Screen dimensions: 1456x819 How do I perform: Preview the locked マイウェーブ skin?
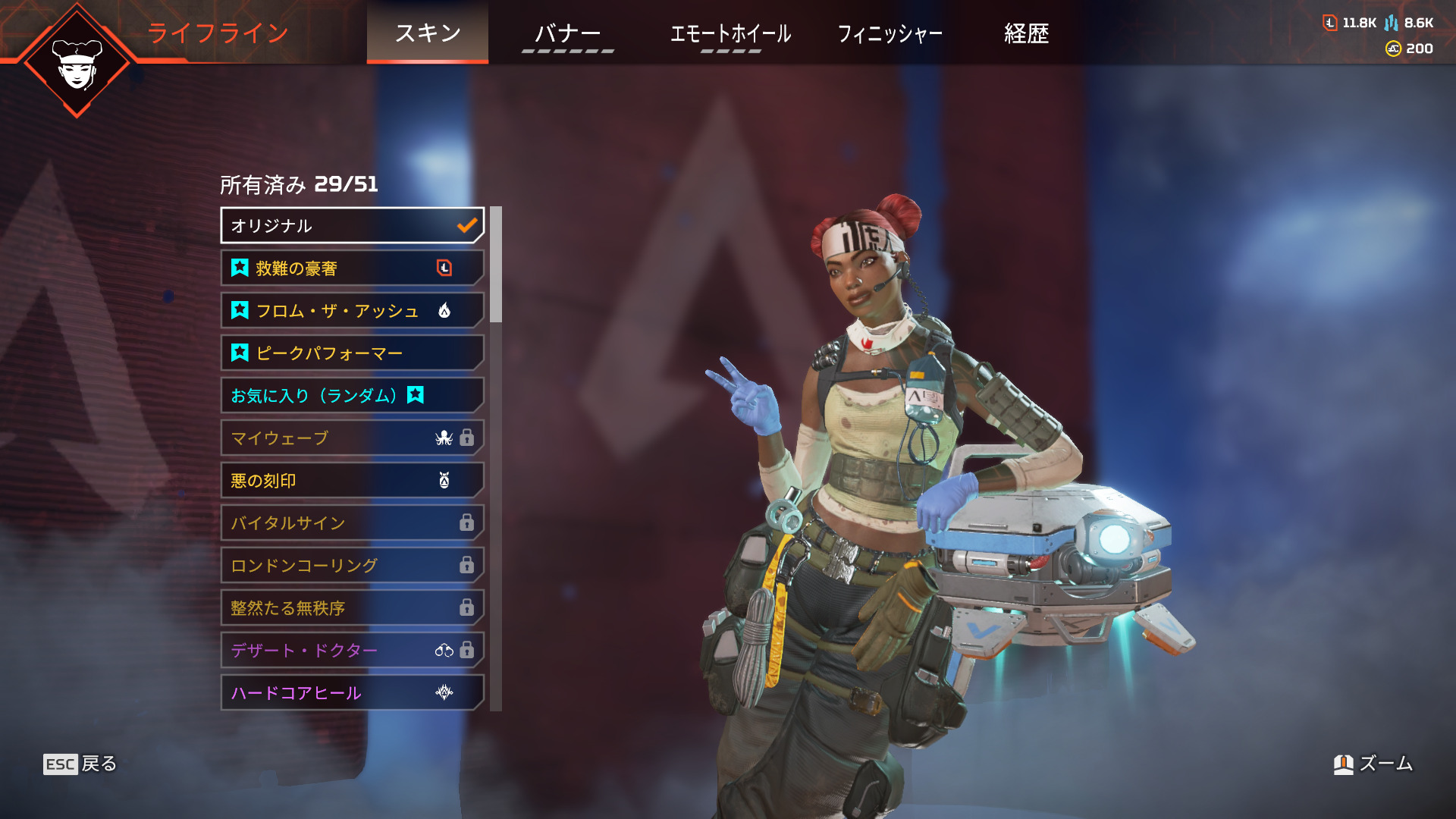pyautogui.click(x=352, y=438)
